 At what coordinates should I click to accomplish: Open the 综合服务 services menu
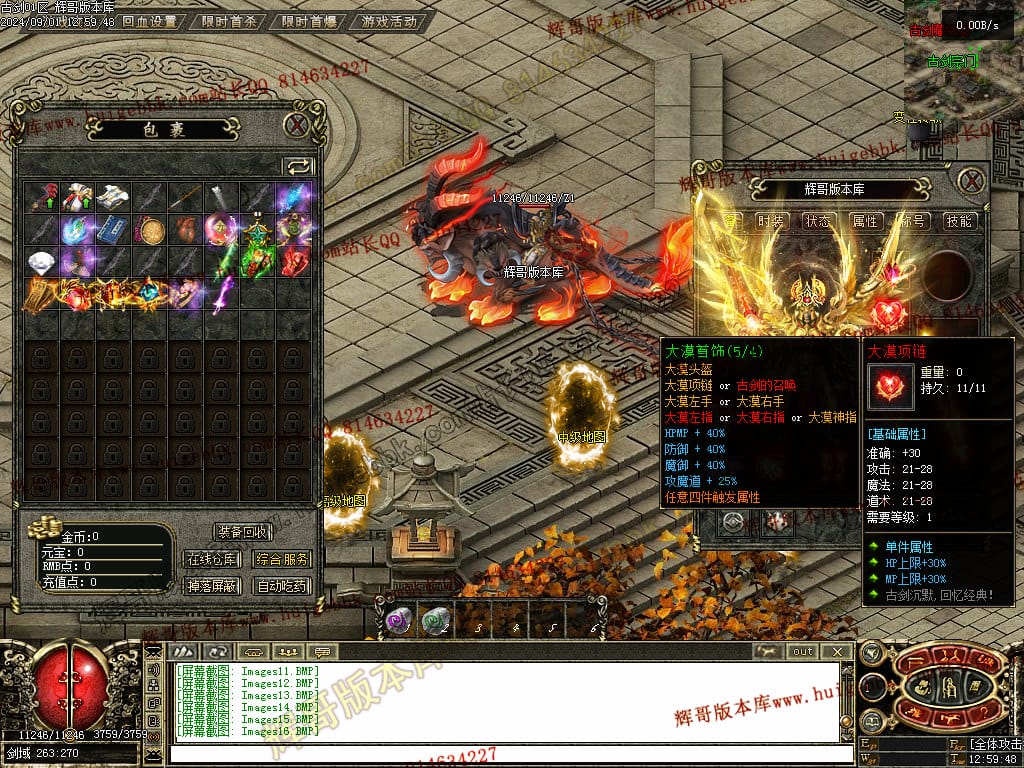click(282, 559)
